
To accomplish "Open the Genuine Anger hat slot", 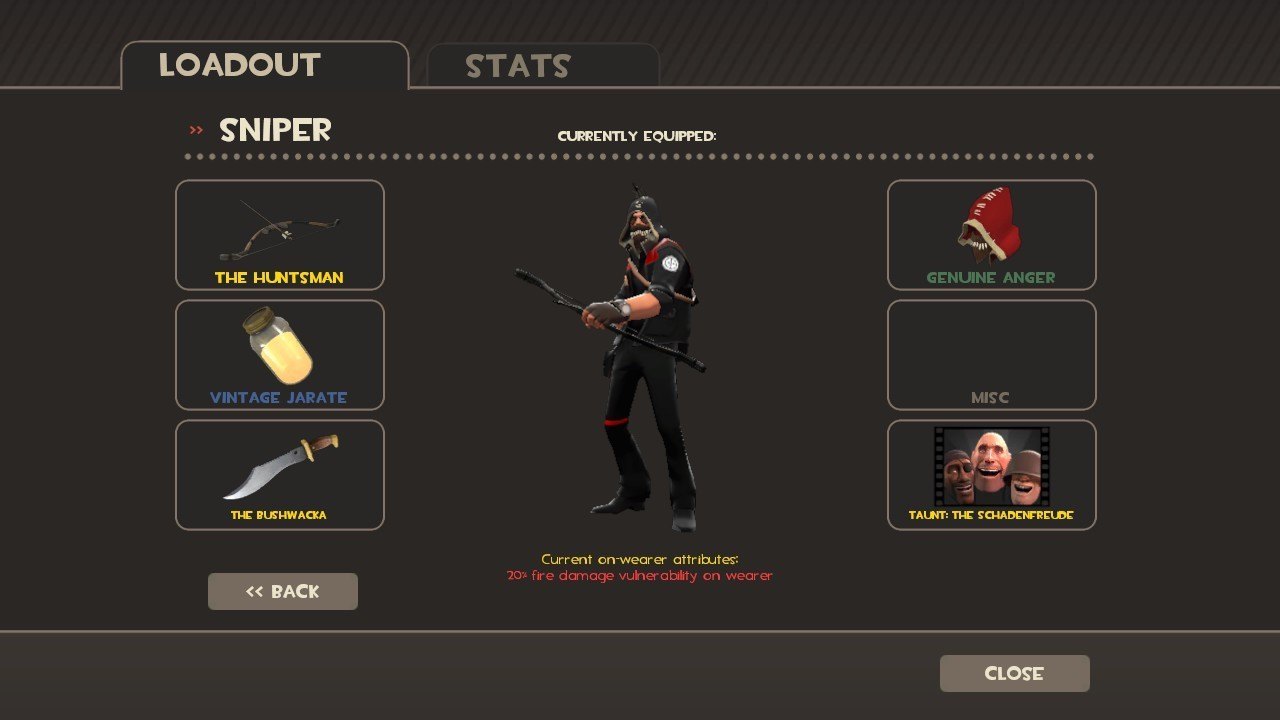I will click(991, 235).
